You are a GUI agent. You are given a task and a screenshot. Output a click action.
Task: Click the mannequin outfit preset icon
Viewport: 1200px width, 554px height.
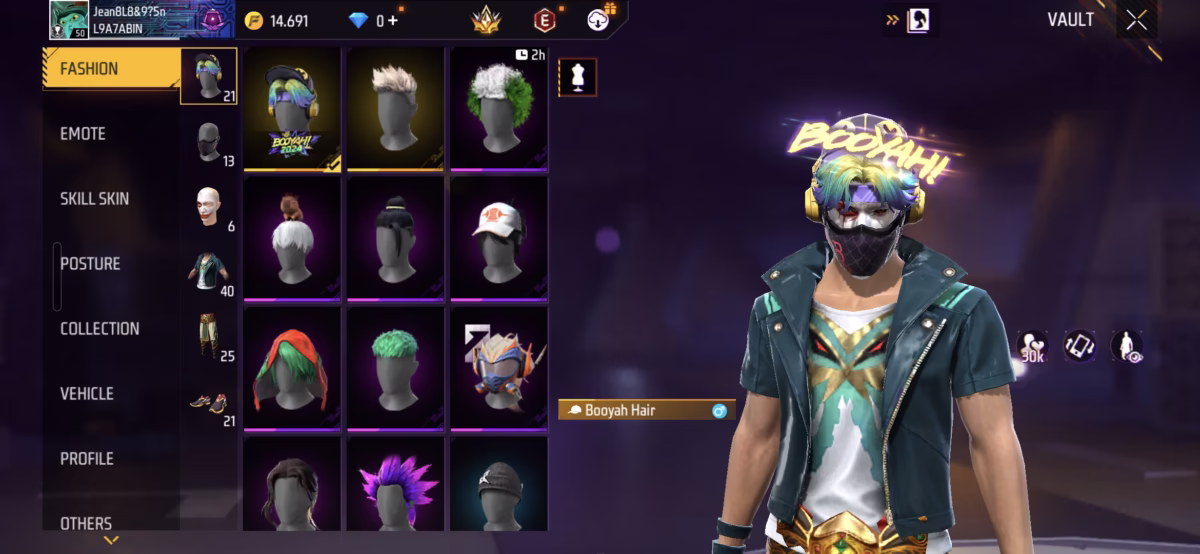point(577,78)
